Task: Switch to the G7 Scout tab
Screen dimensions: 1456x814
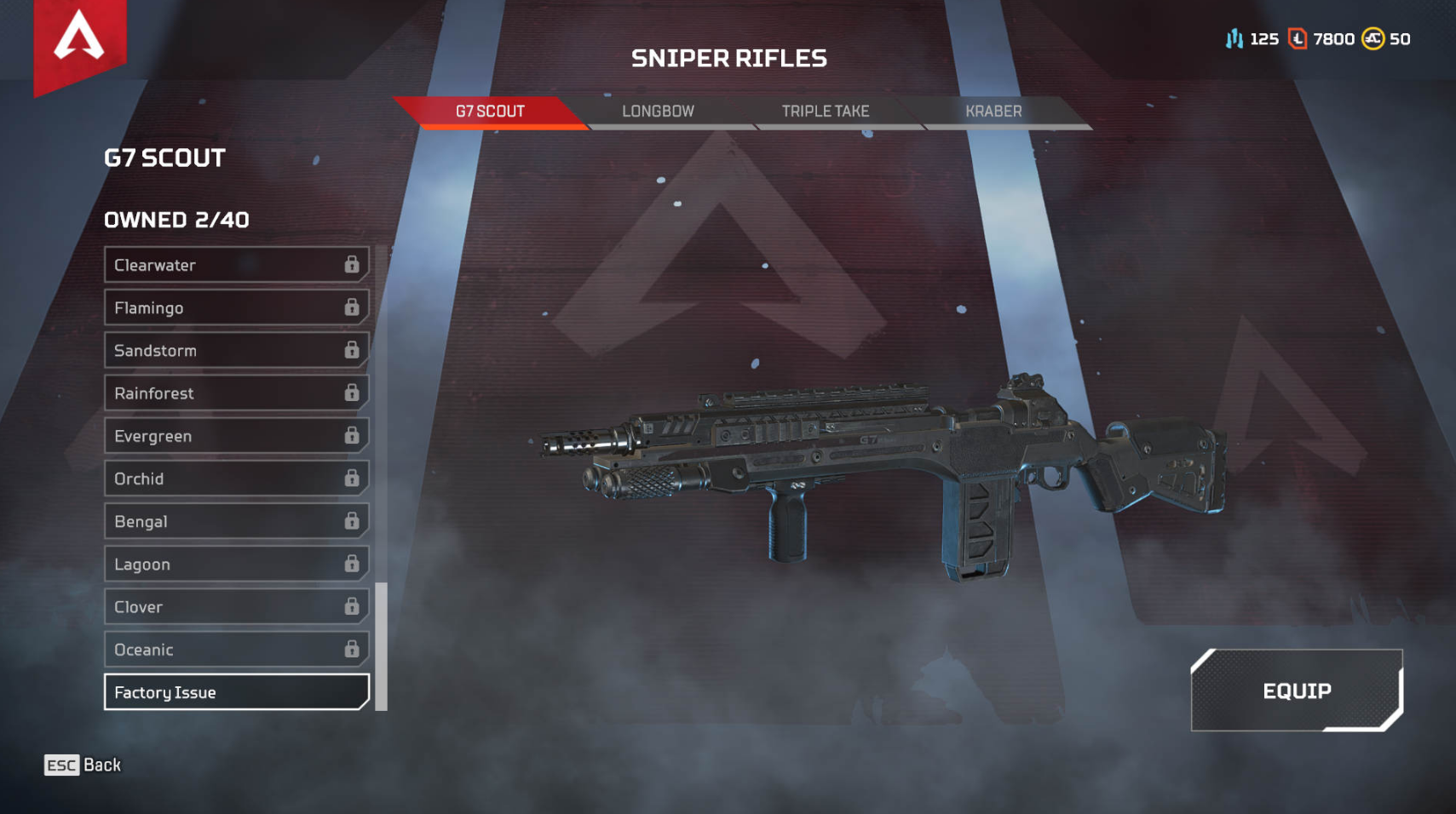Action: 490,112
